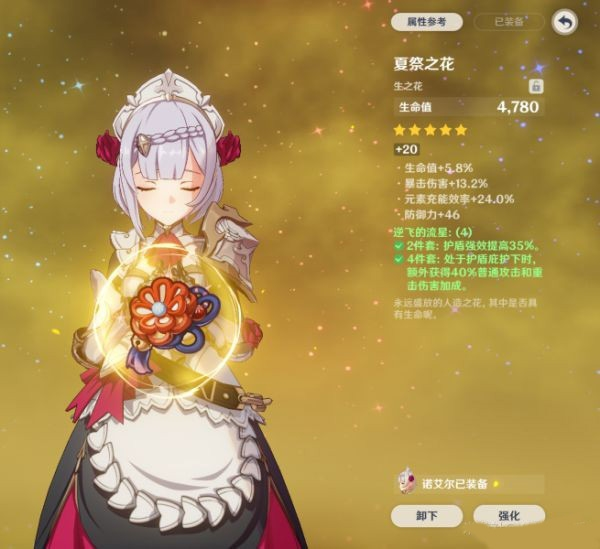Toggle the artifact lock icon
This screenshot has width=600, height=549.
click(x=536, y=86)
